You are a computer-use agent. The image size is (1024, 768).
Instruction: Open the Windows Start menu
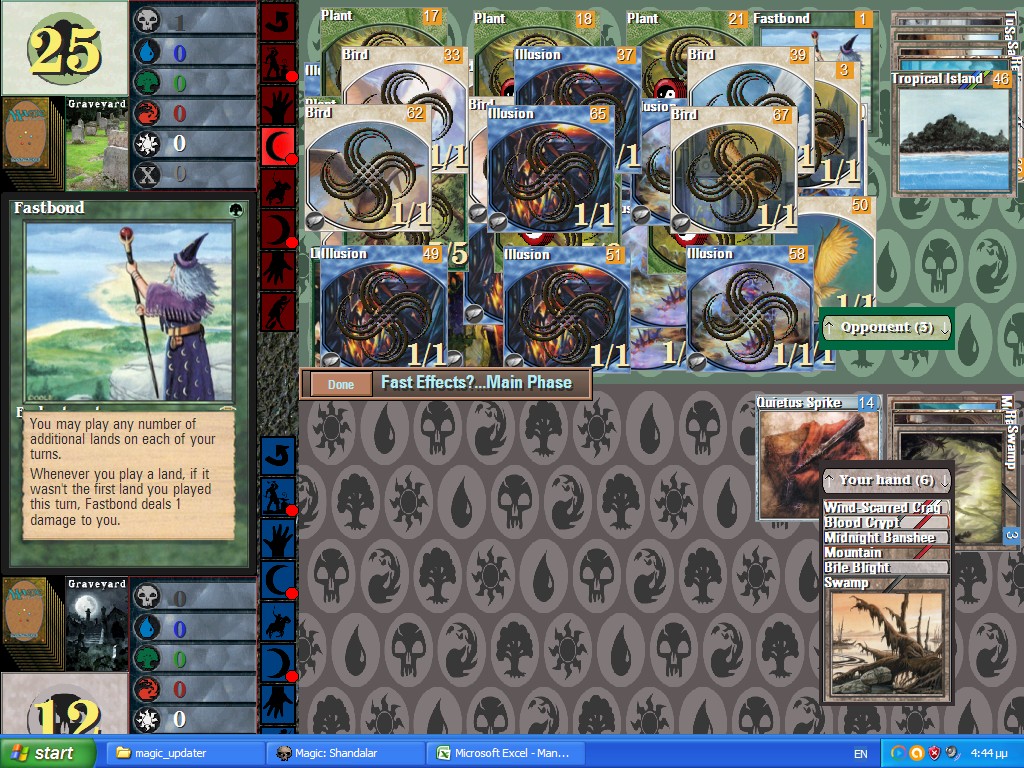(x=48, y=753)
